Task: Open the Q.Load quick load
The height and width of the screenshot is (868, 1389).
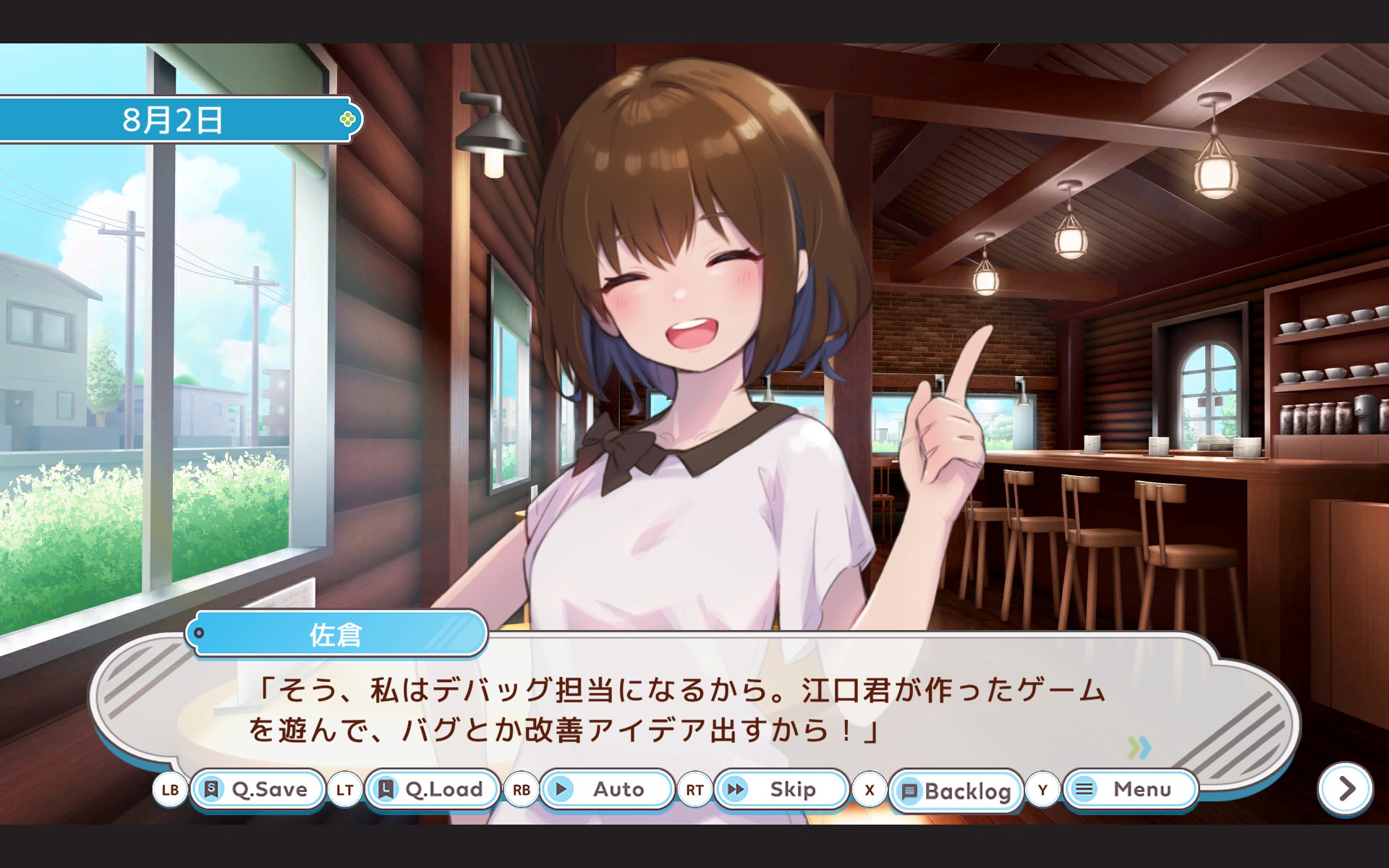Action: point(432,789)
